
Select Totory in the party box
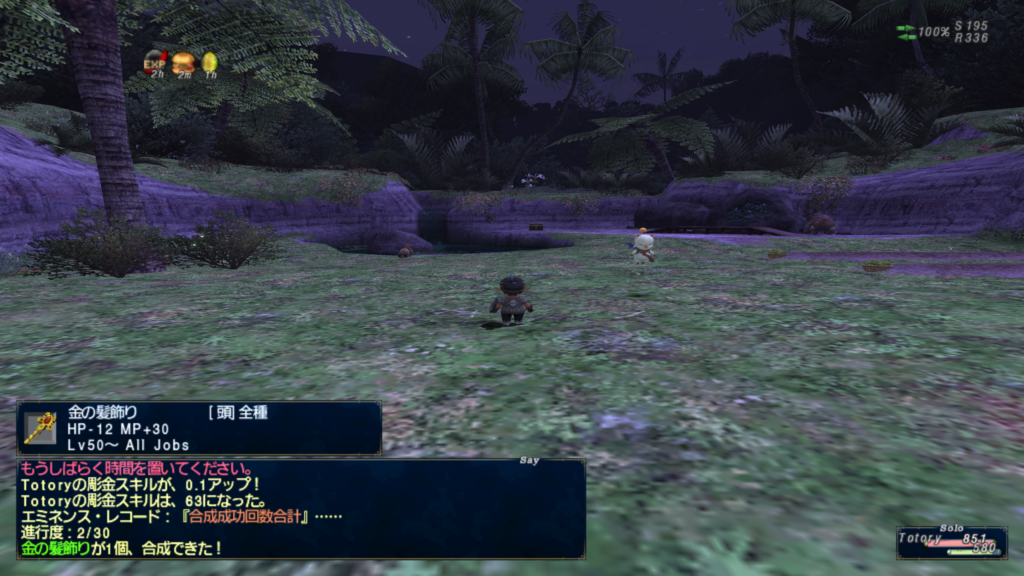click(x=920, y=538)
